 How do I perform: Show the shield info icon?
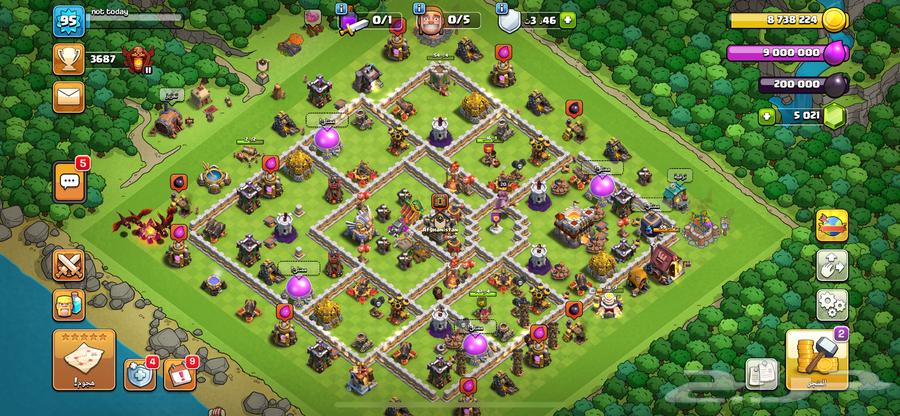503,6
